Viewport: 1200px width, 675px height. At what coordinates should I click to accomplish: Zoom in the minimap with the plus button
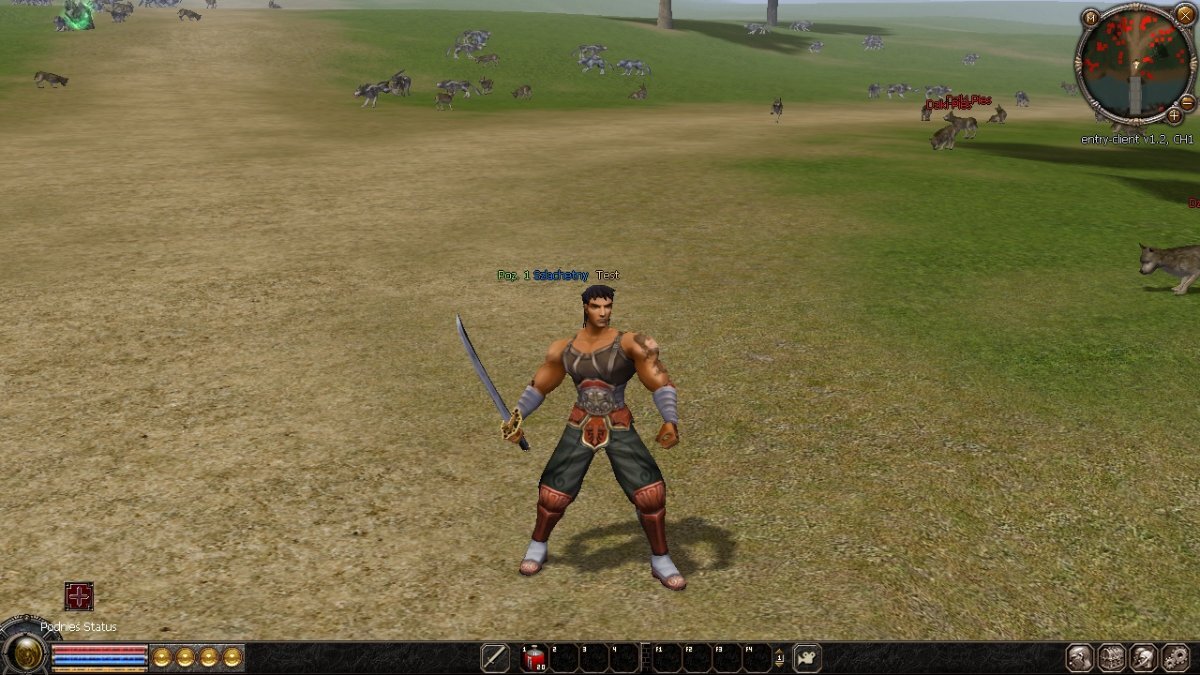(x=1174, y=116)
